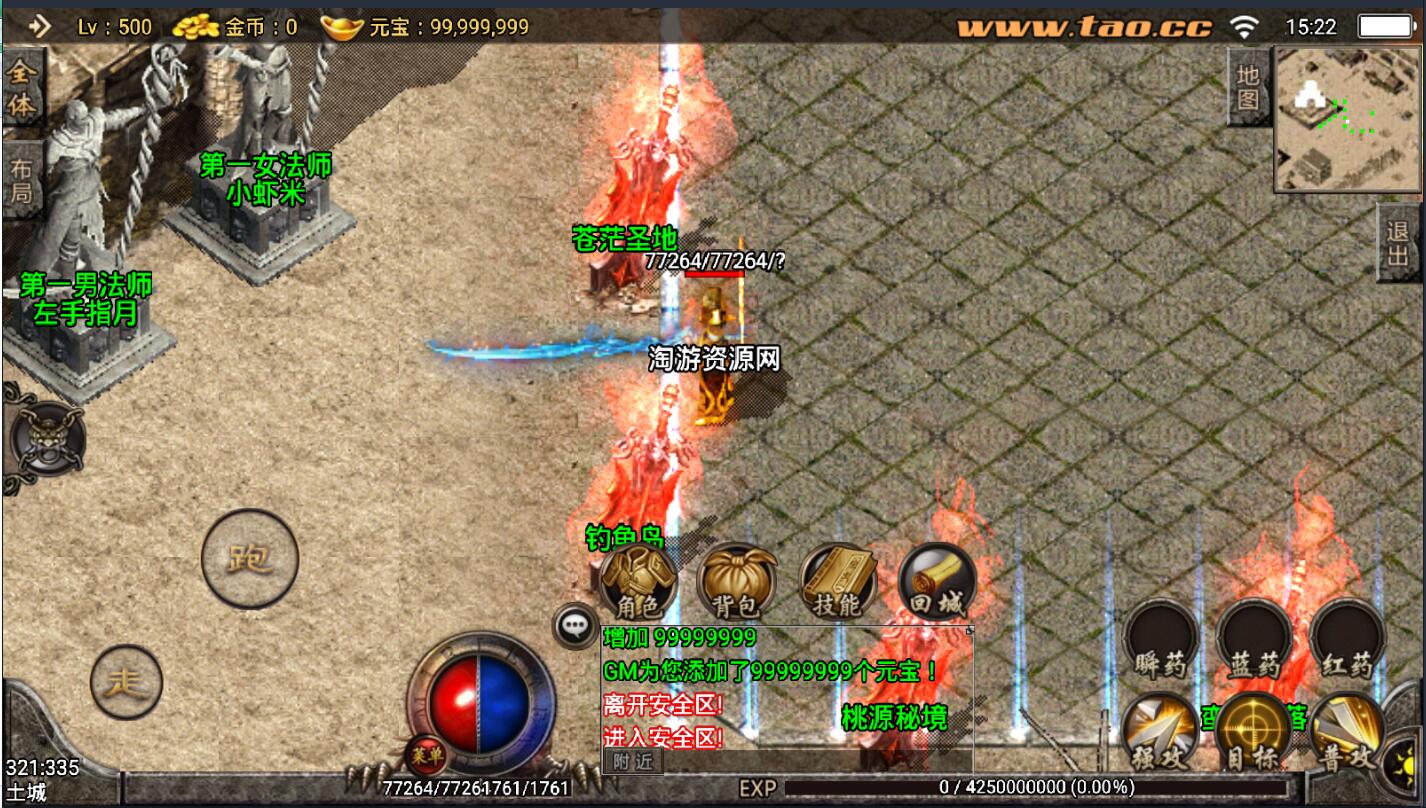
Task: Open the 技能 skills book
Action: click(838, 583)
